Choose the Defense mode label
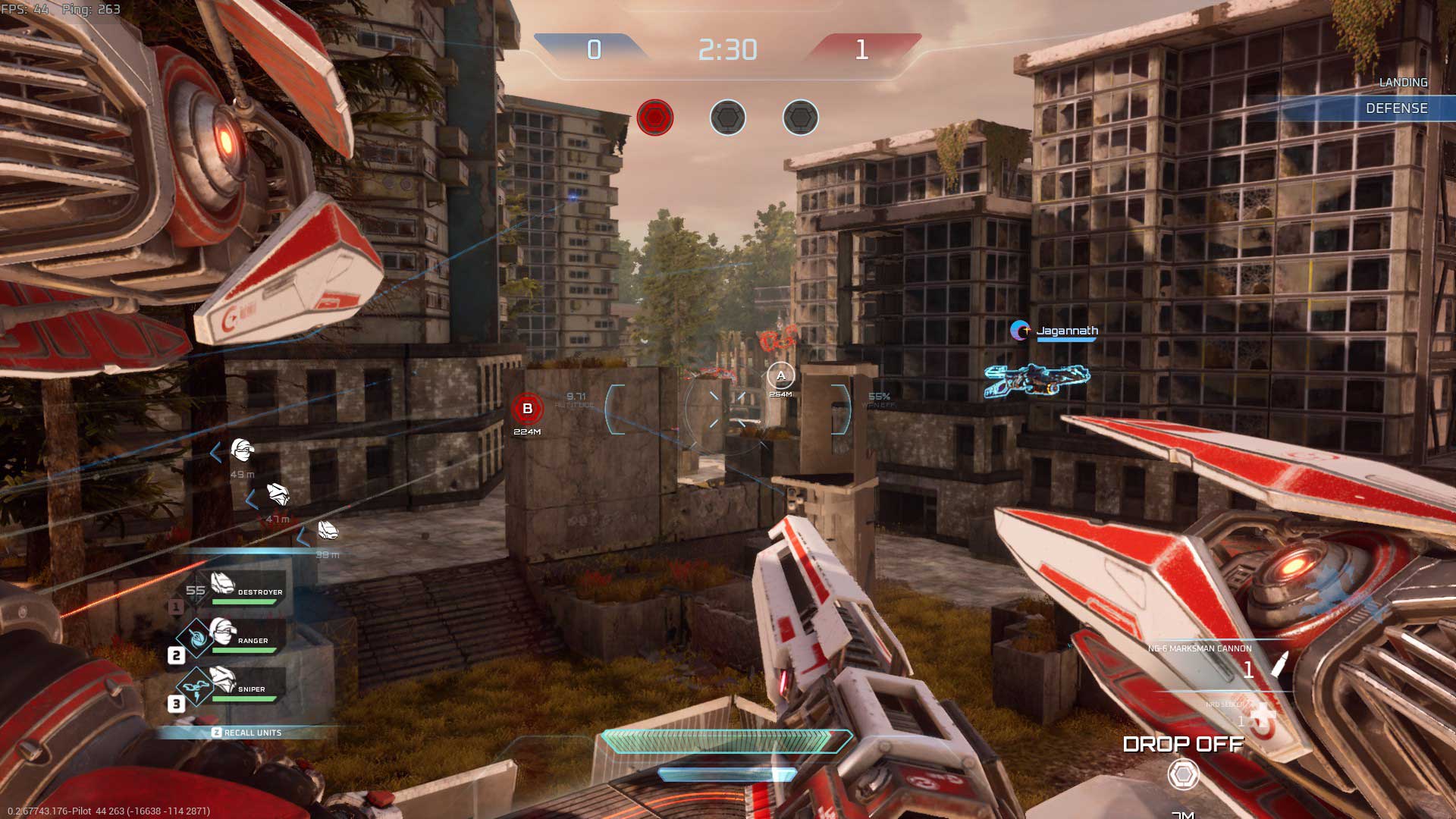 pyautogui.click(x=1396, y=108)
